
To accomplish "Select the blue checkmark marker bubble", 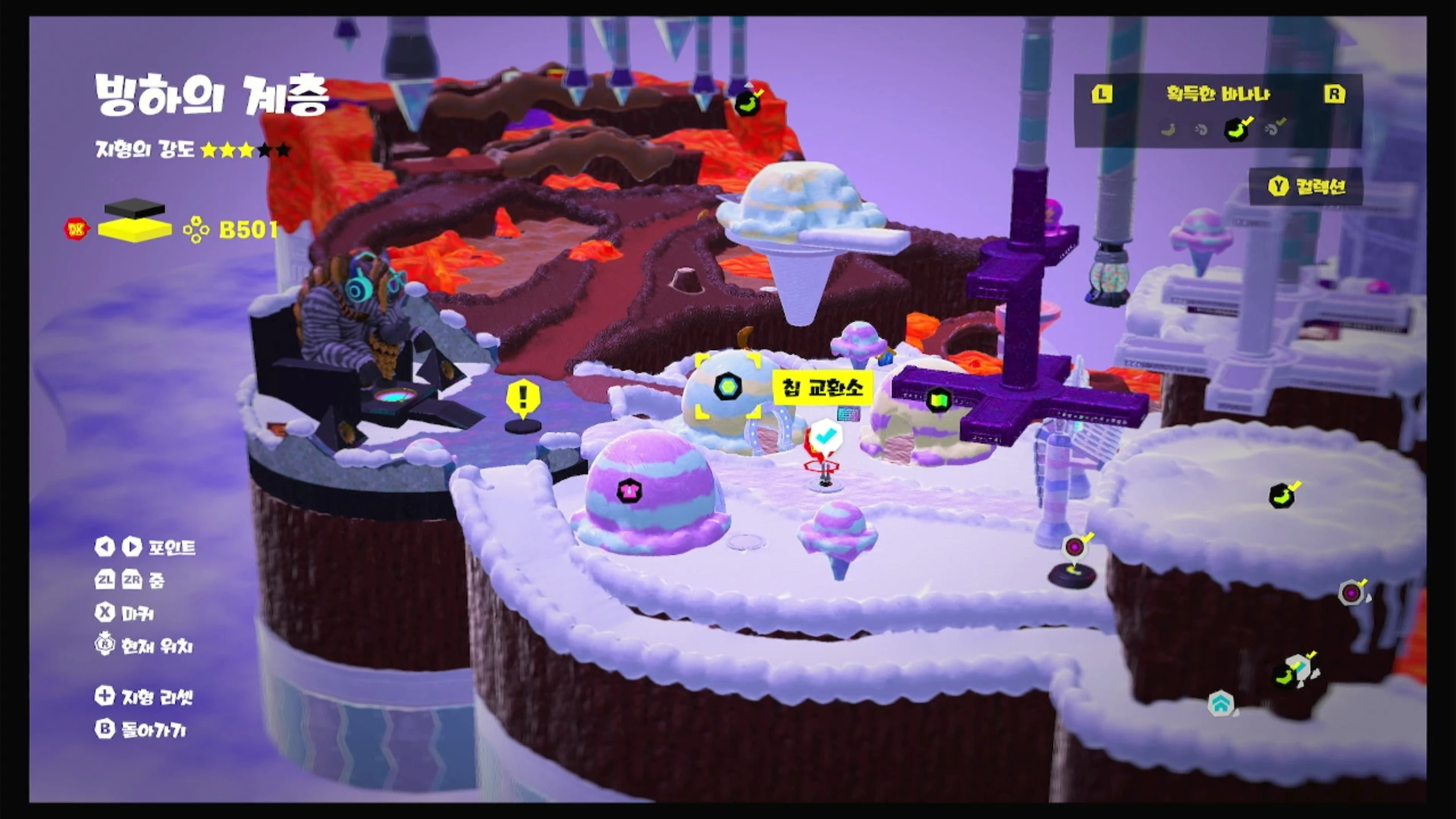I will [826, 436].
